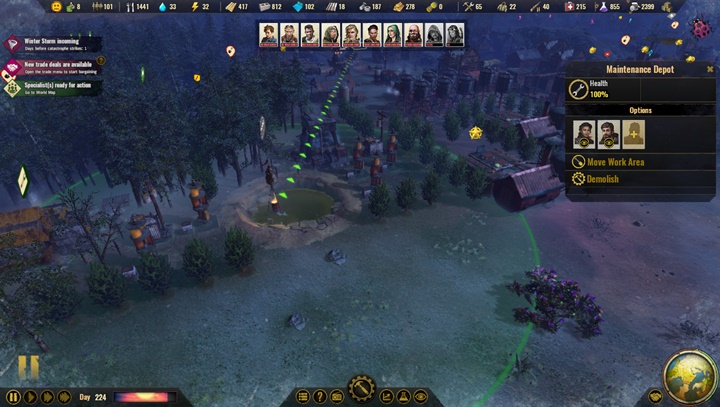Toggle the eye overlay view button
This screenshot has height=407, width=720.
tap(421, 397)
